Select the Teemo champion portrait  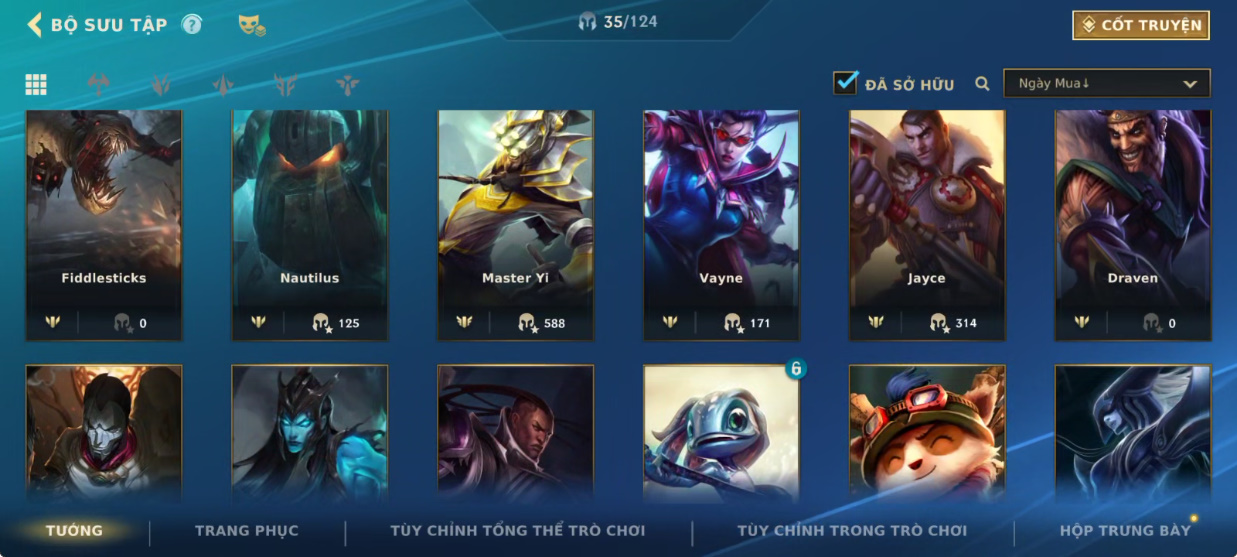pyautogui.click(x=927, y=432)
